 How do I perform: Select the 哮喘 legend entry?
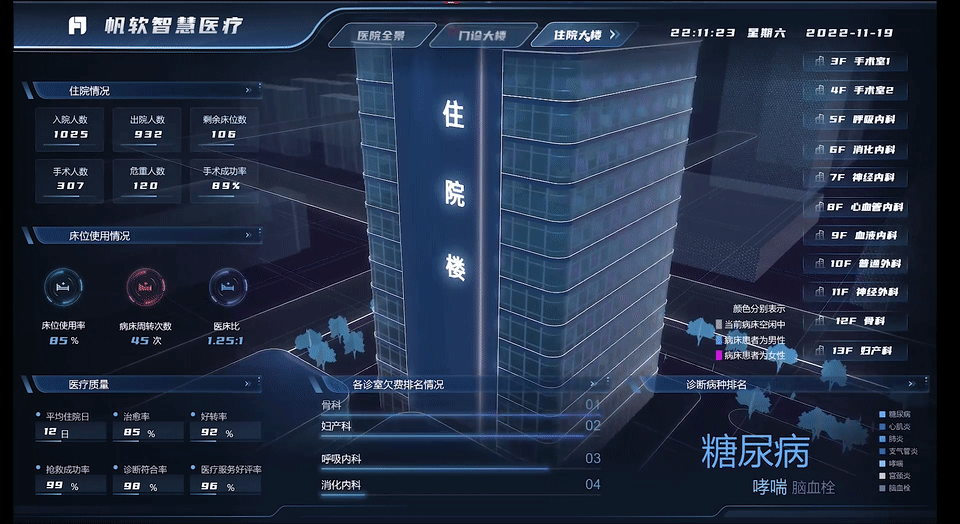(x=898, y=463)
